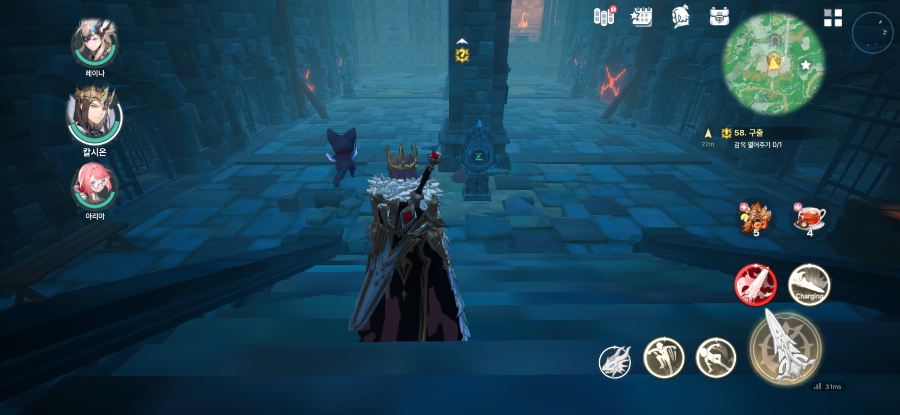The image size is (900, 415).
Task: Activate the dragon head skill
Action: [x=615, y=361]
